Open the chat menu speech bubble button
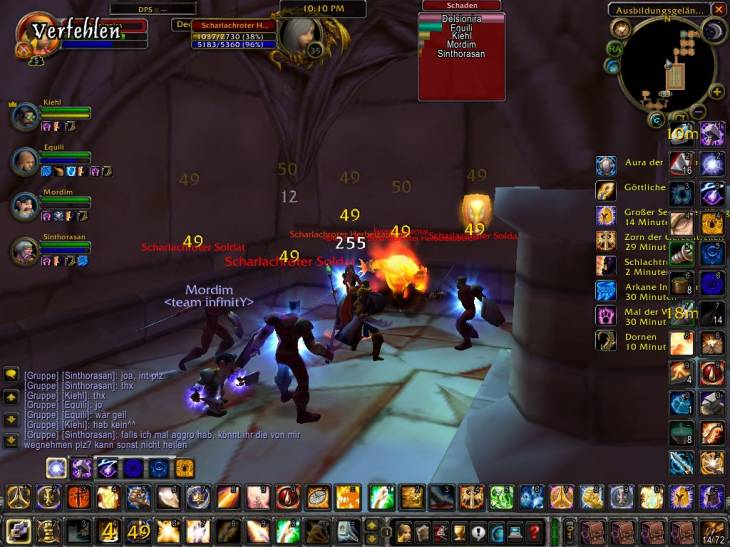The image size is (730, 547). pyautogui.click(x=11, y=373)
